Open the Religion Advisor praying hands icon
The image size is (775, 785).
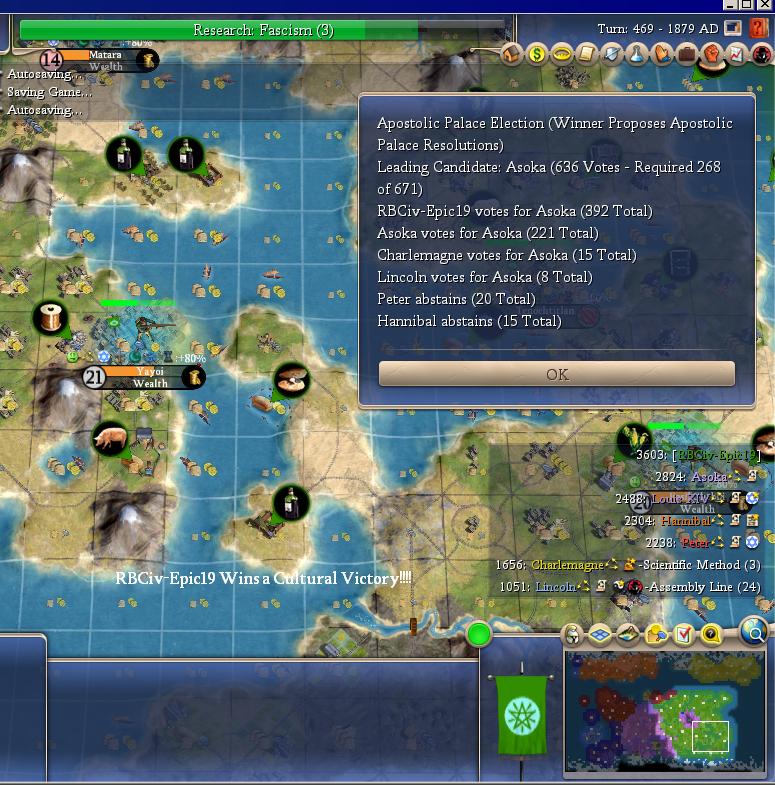click(x=661, y=54)
